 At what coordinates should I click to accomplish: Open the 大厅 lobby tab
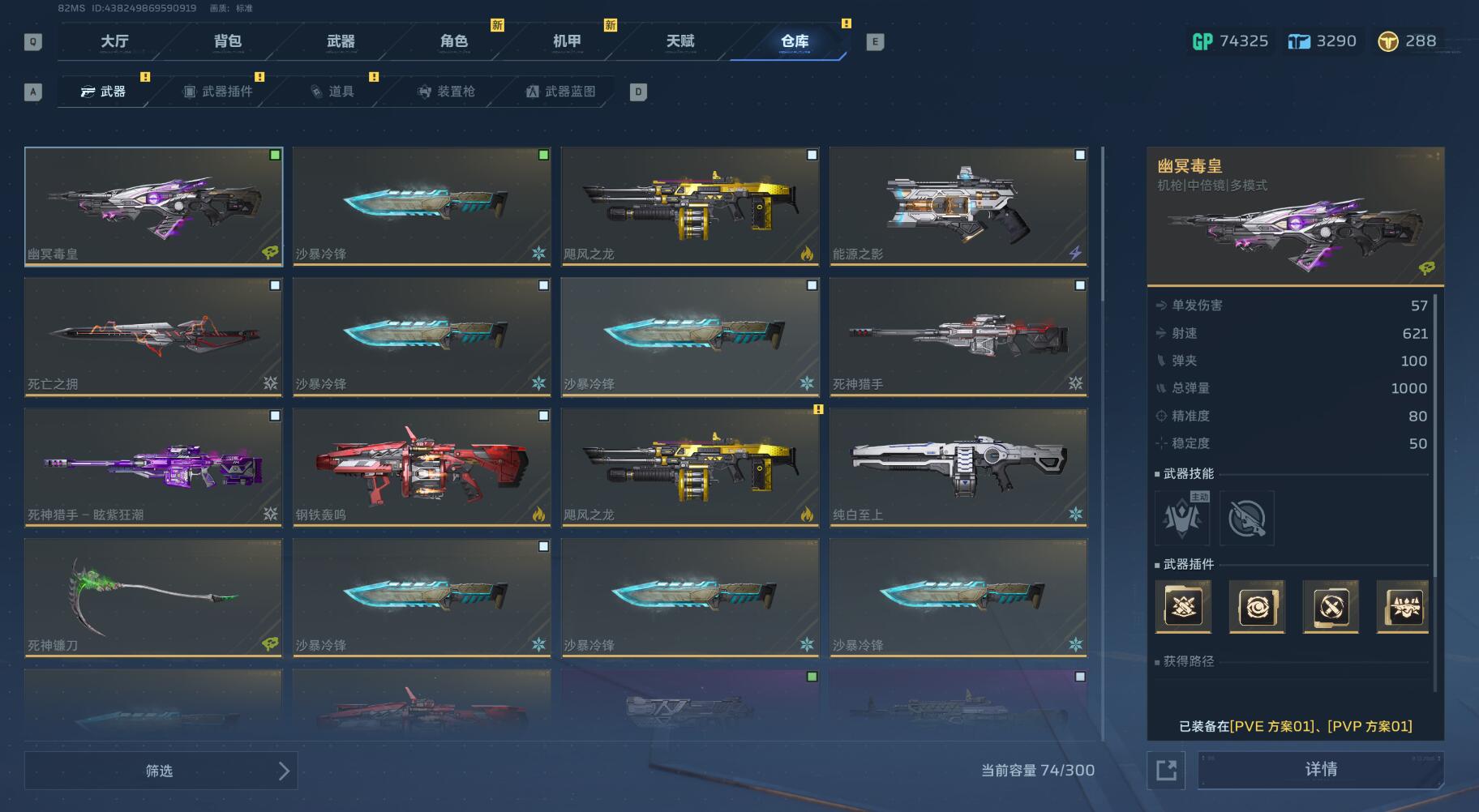114,41
